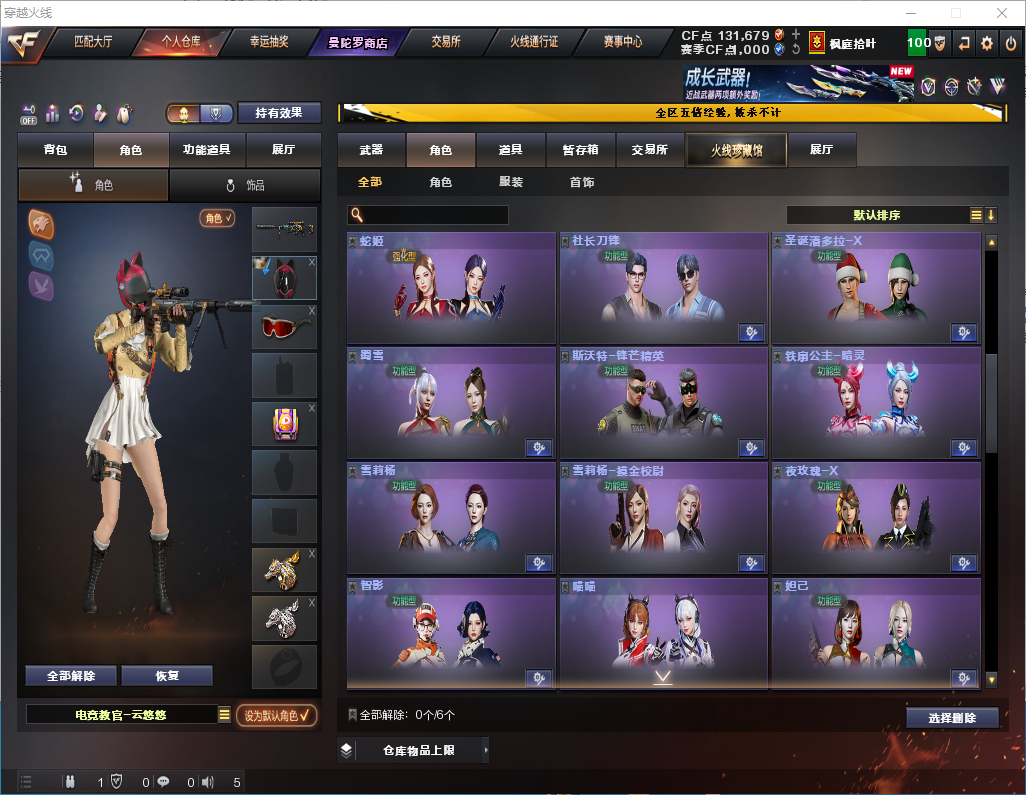1026x795 pixels.
Task: Filter by 服装 clothing category
Action: pyautogui.click(x=511, y=182)
